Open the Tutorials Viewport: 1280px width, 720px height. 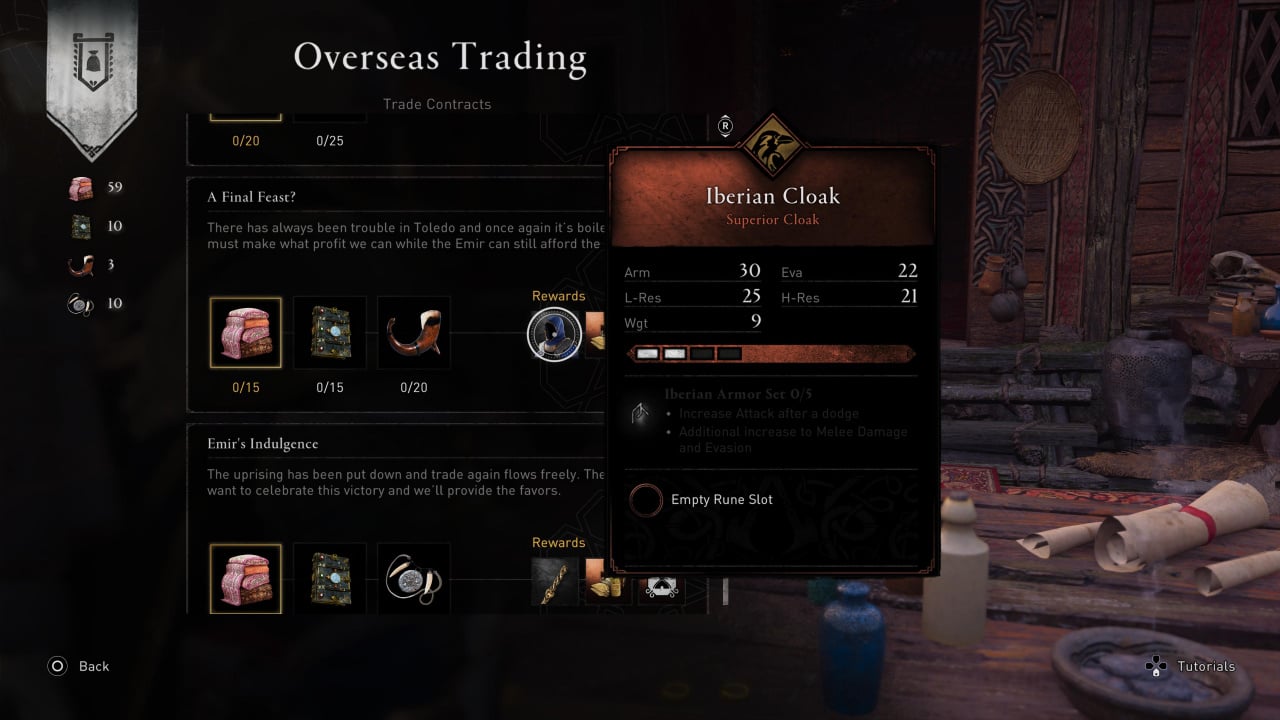pyautogui.click(x=1190, y=666)
